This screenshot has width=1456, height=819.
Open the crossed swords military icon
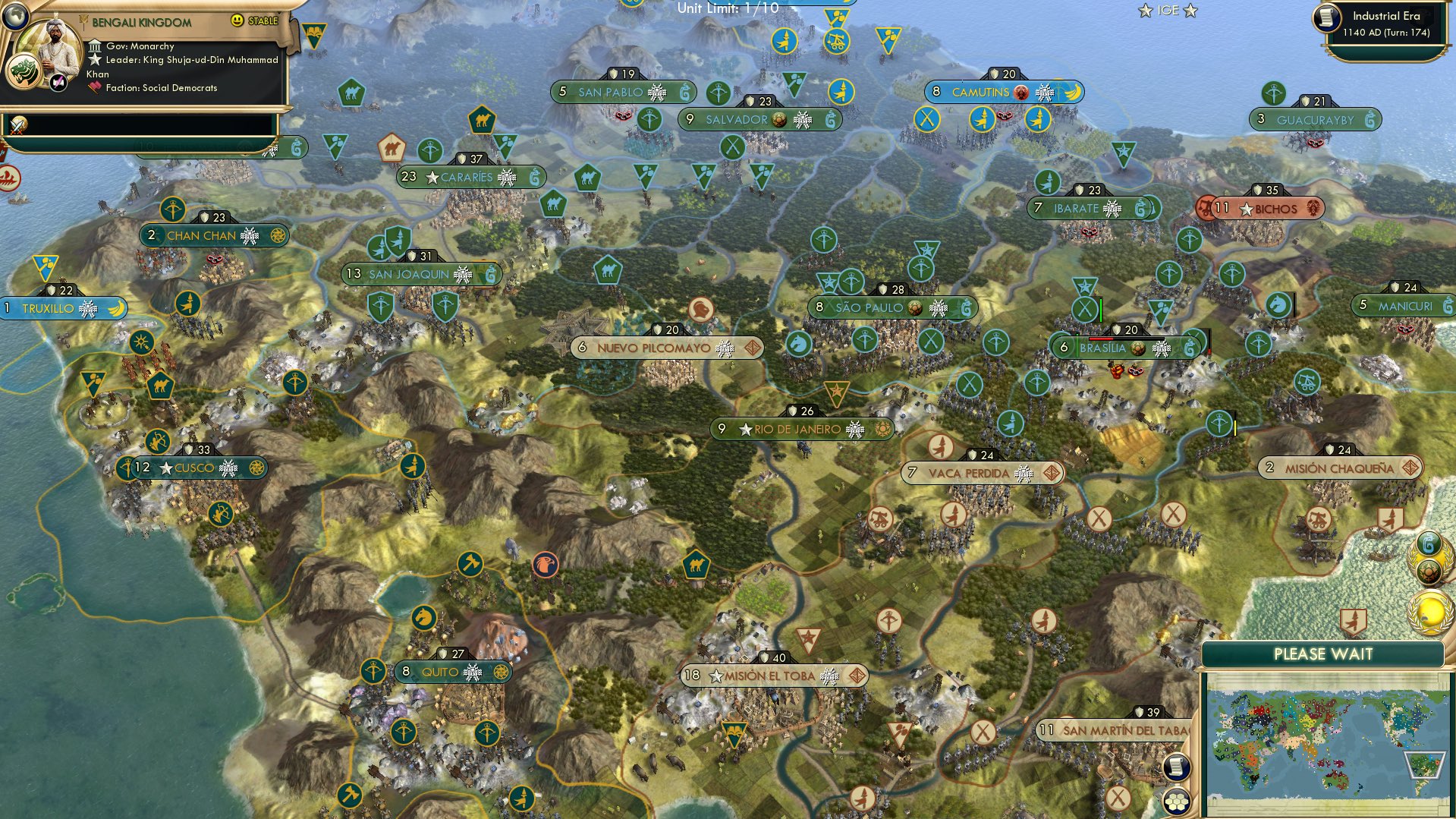(x=17, y=124)
